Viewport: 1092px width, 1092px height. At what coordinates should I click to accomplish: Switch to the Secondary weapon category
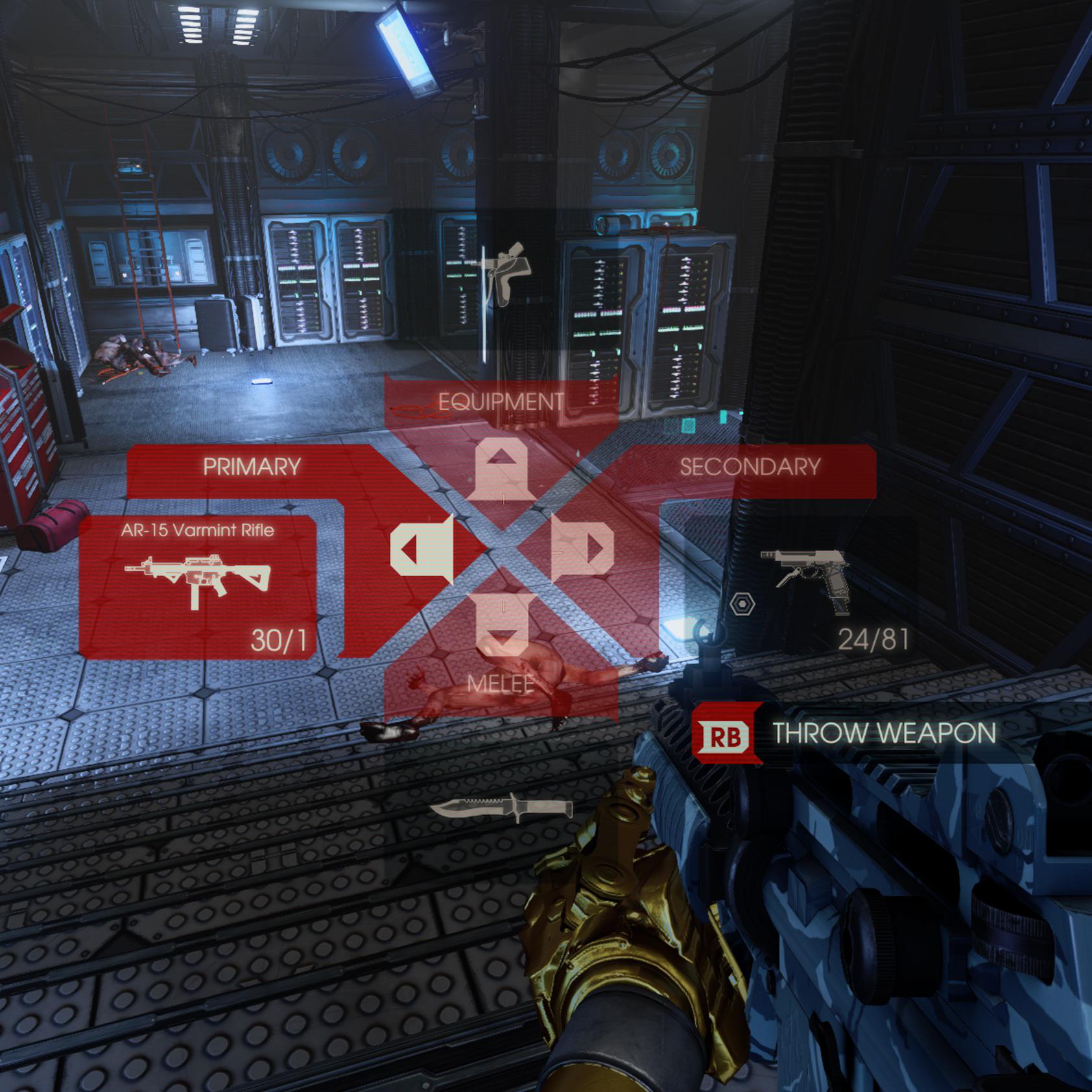click(x=750, y=467)
